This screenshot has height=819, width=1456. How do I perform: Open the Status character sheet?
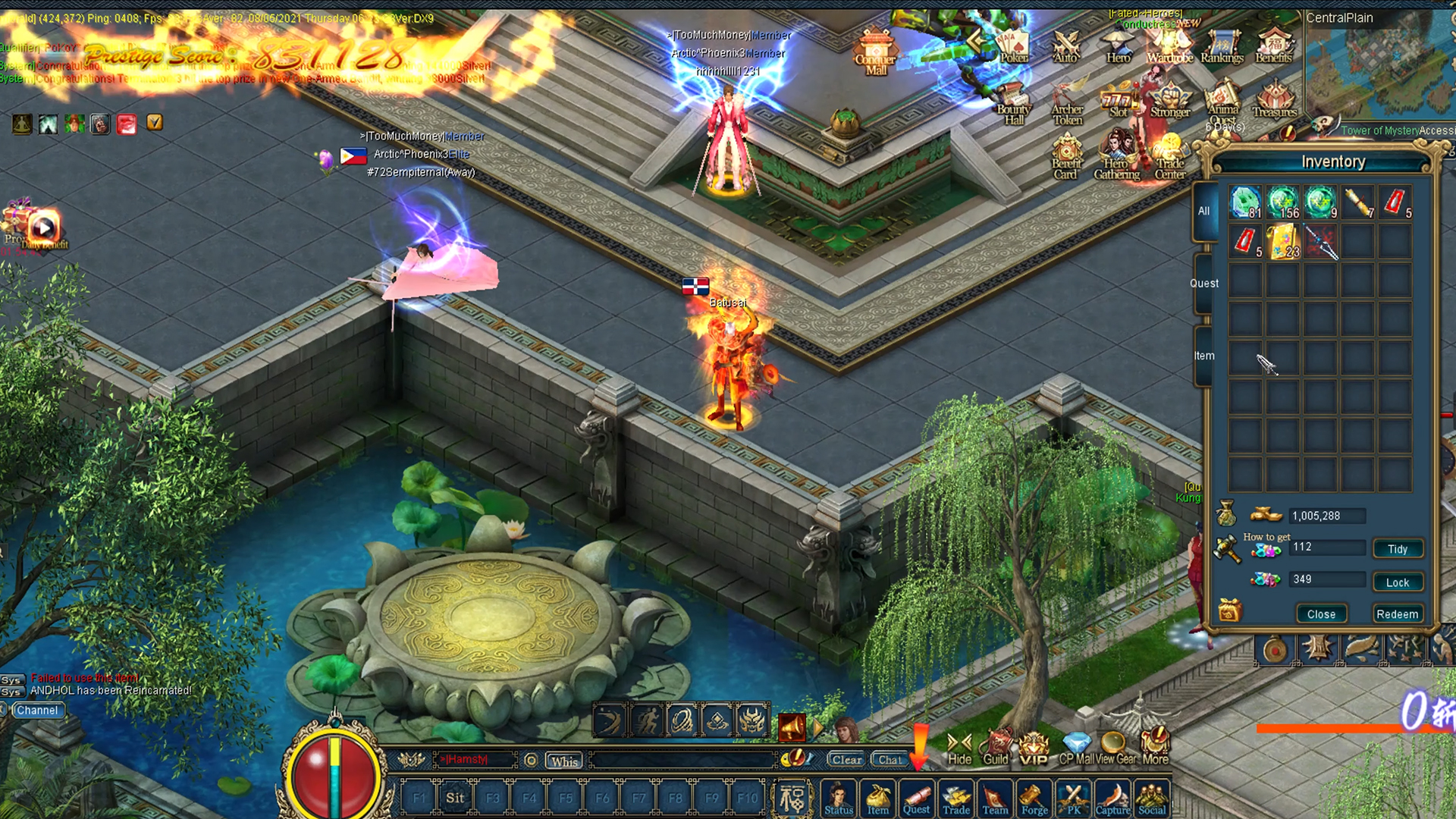(839, 799)
